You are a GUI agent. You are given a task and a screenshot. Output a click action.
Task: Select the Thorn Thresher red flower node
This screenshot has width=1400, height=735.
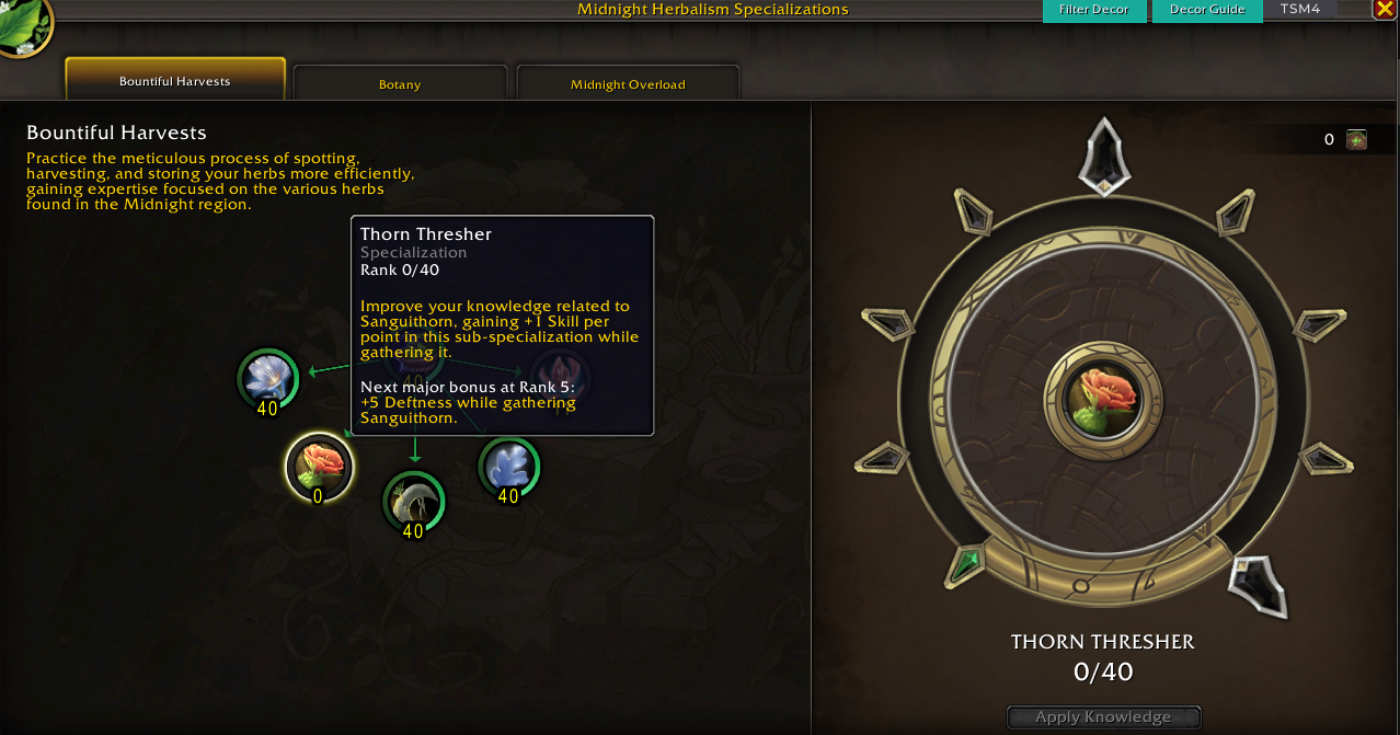point(319,465)
